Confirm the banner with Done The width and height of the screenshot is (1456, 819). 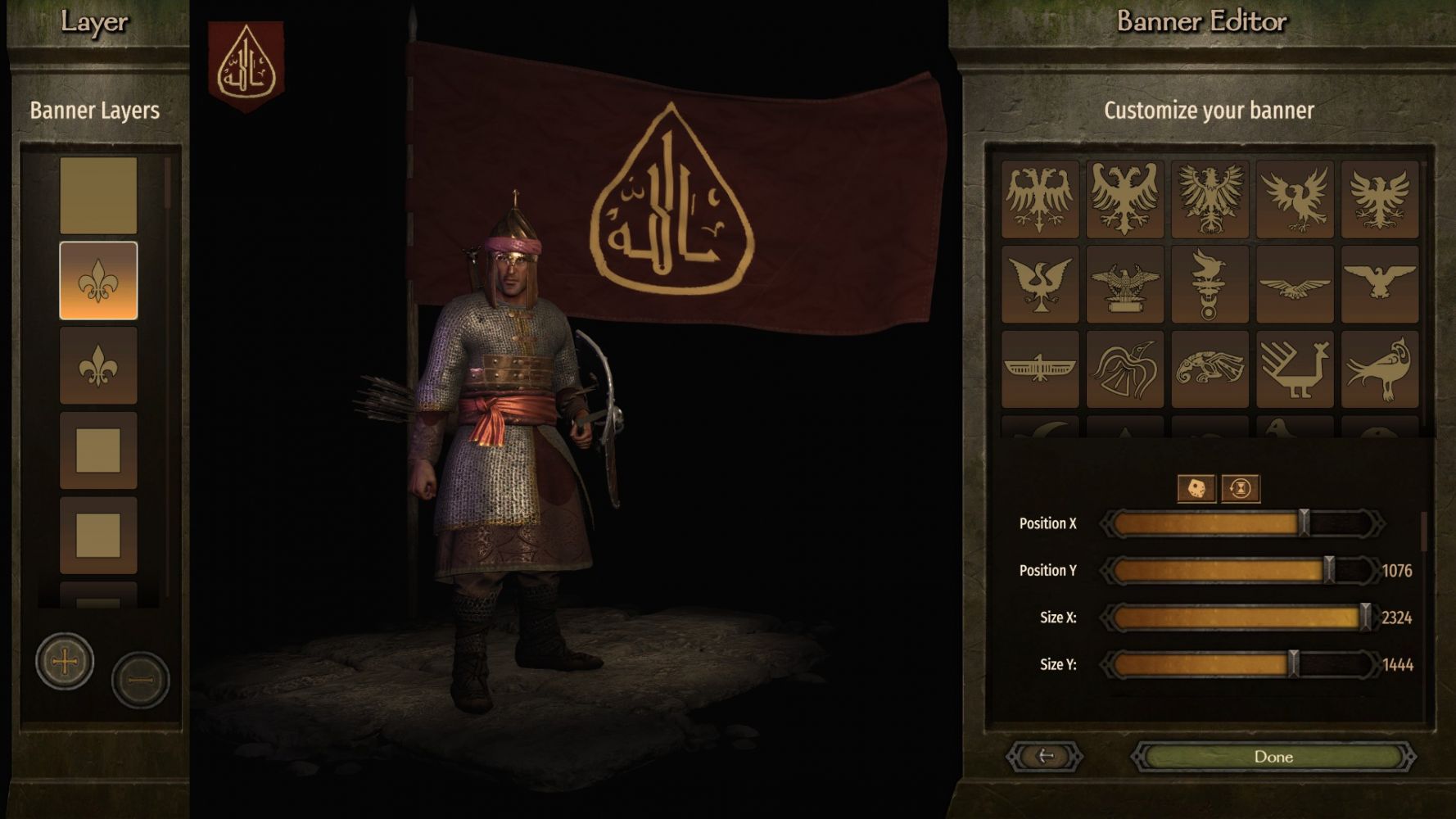click(x=1273, y=757)
